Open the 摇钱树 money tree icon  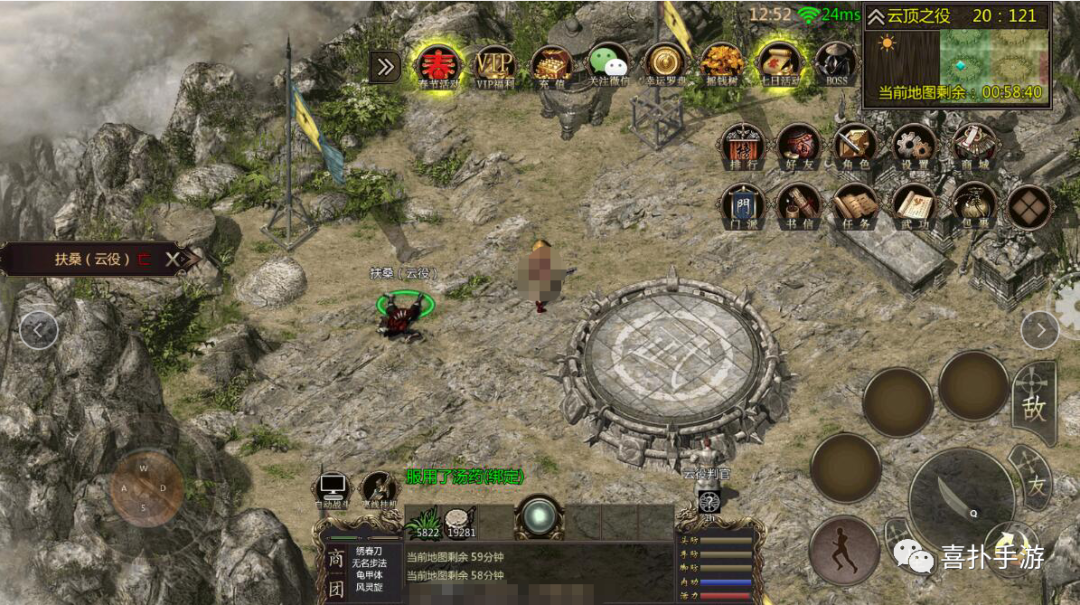tap(721, 65)
